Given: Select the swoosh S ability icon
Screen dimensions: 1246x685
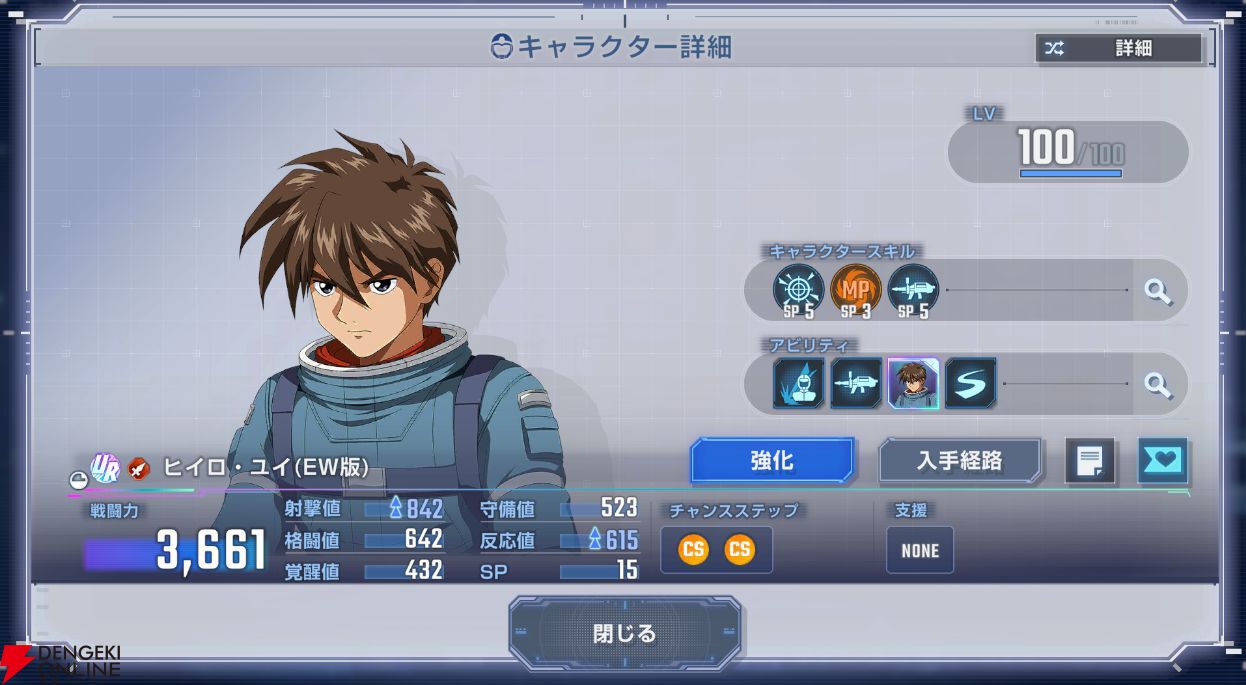Looking at the screenshot, I should [x=970, y=384].
